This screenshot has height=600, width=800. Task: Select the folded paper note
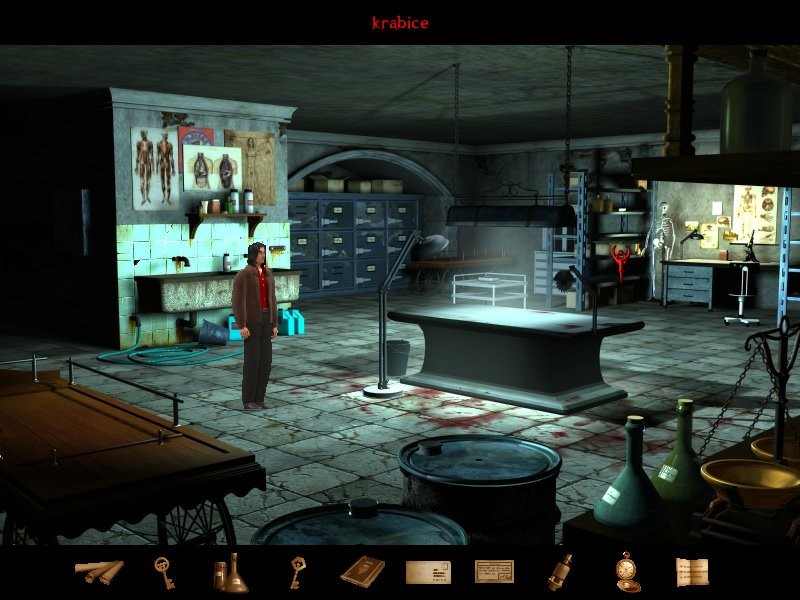(x=691, y=572)
